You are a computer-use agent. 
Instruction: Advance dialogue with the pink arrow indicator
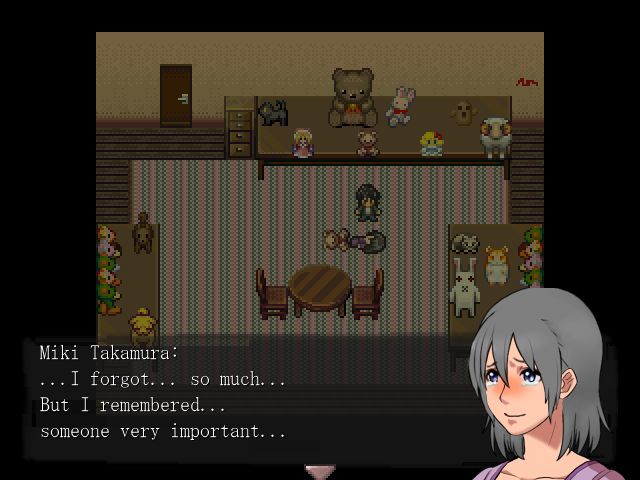[319, 470]
